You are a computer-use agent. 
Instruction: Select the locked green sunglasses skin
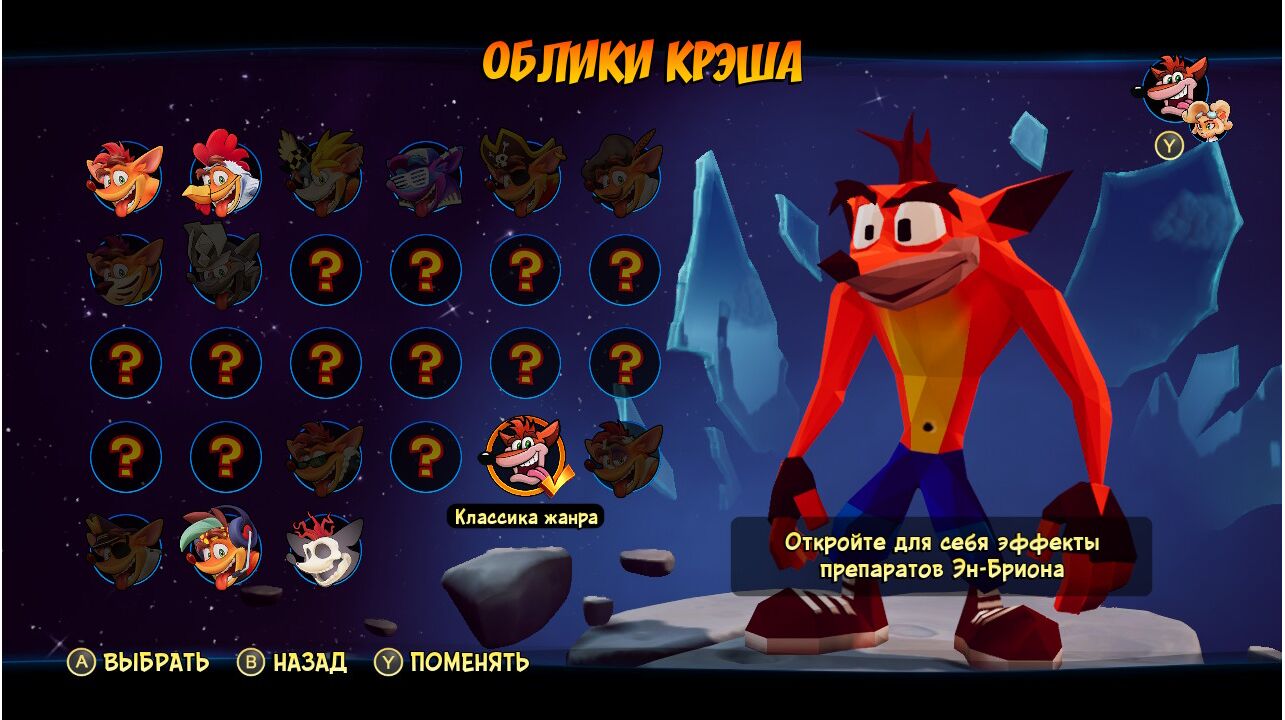pos(325,457)
